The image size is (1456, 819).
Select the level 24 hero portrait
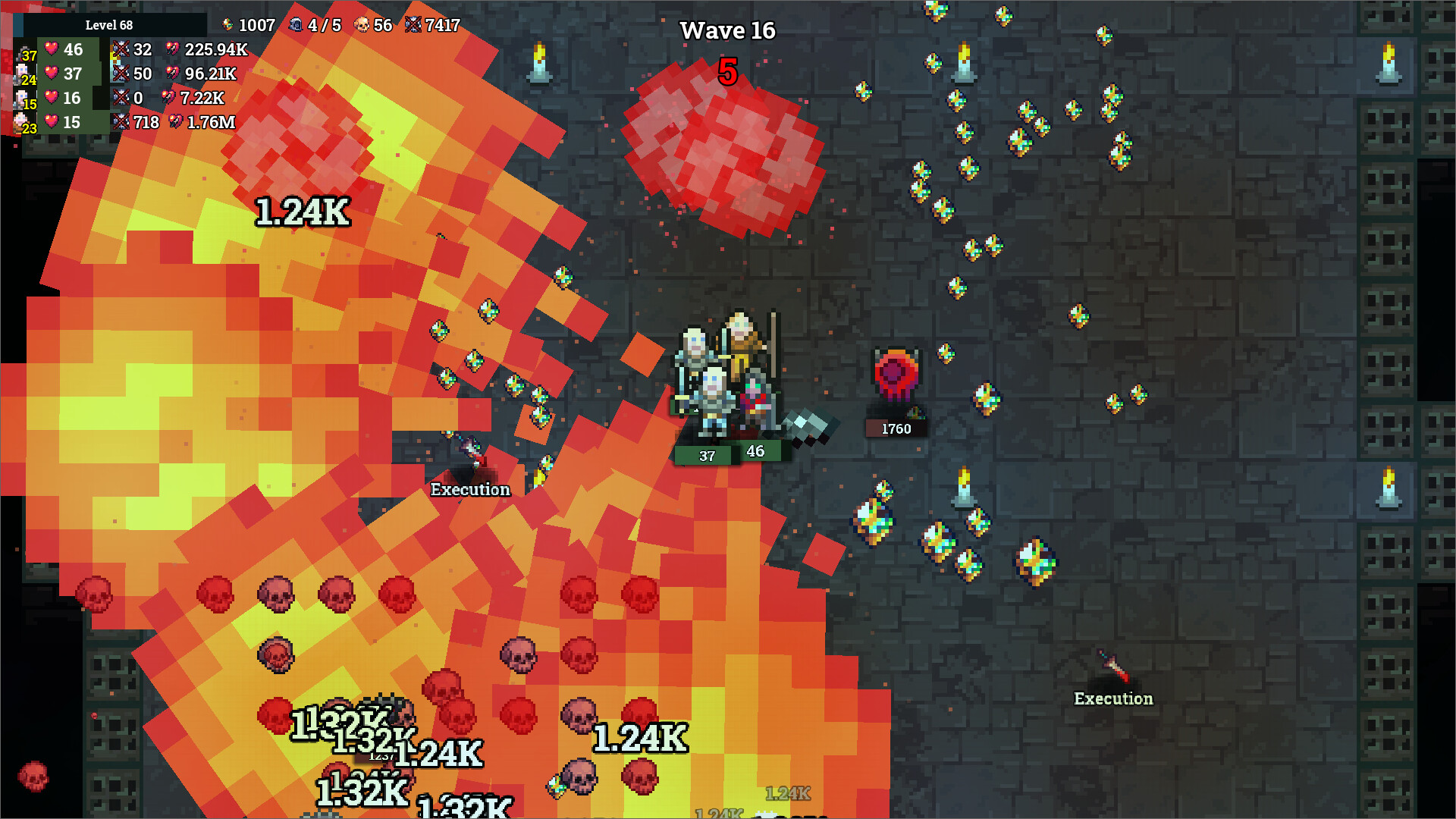pyautogui.click(x=21, y=76)
